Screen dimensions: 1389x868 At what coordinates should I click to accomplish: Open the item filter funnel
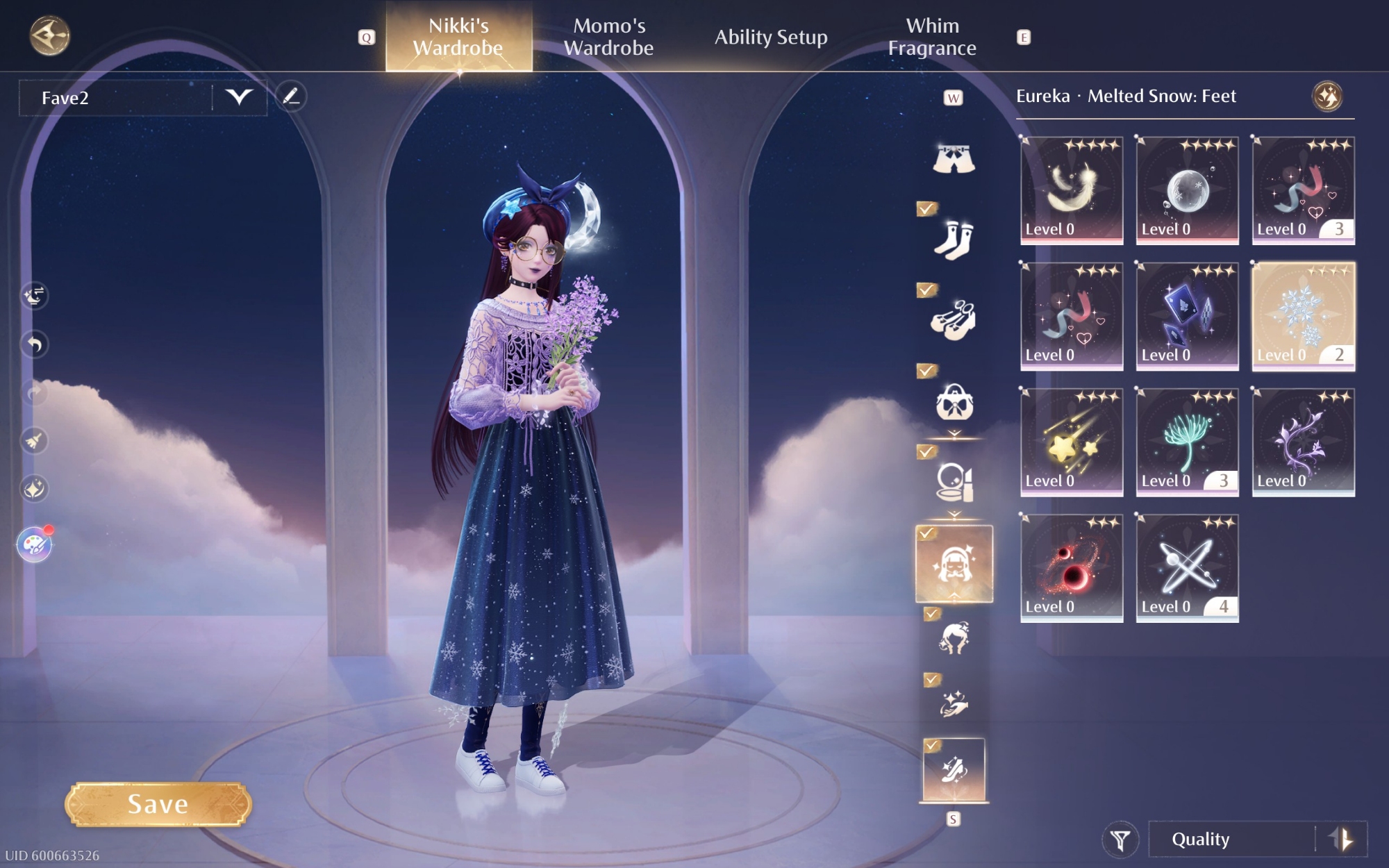pos(1120,840)
